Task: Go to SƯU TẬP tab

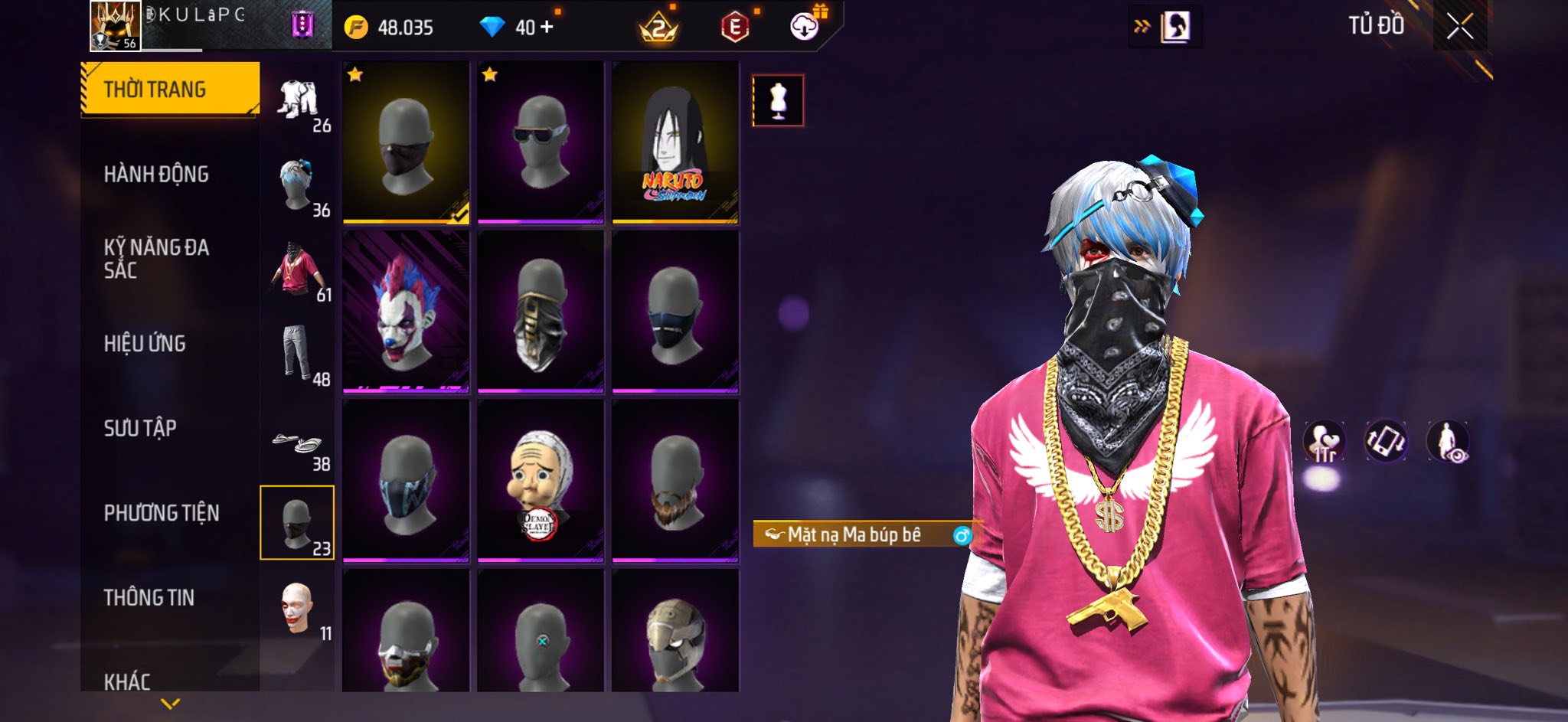Action: [141, 428]
